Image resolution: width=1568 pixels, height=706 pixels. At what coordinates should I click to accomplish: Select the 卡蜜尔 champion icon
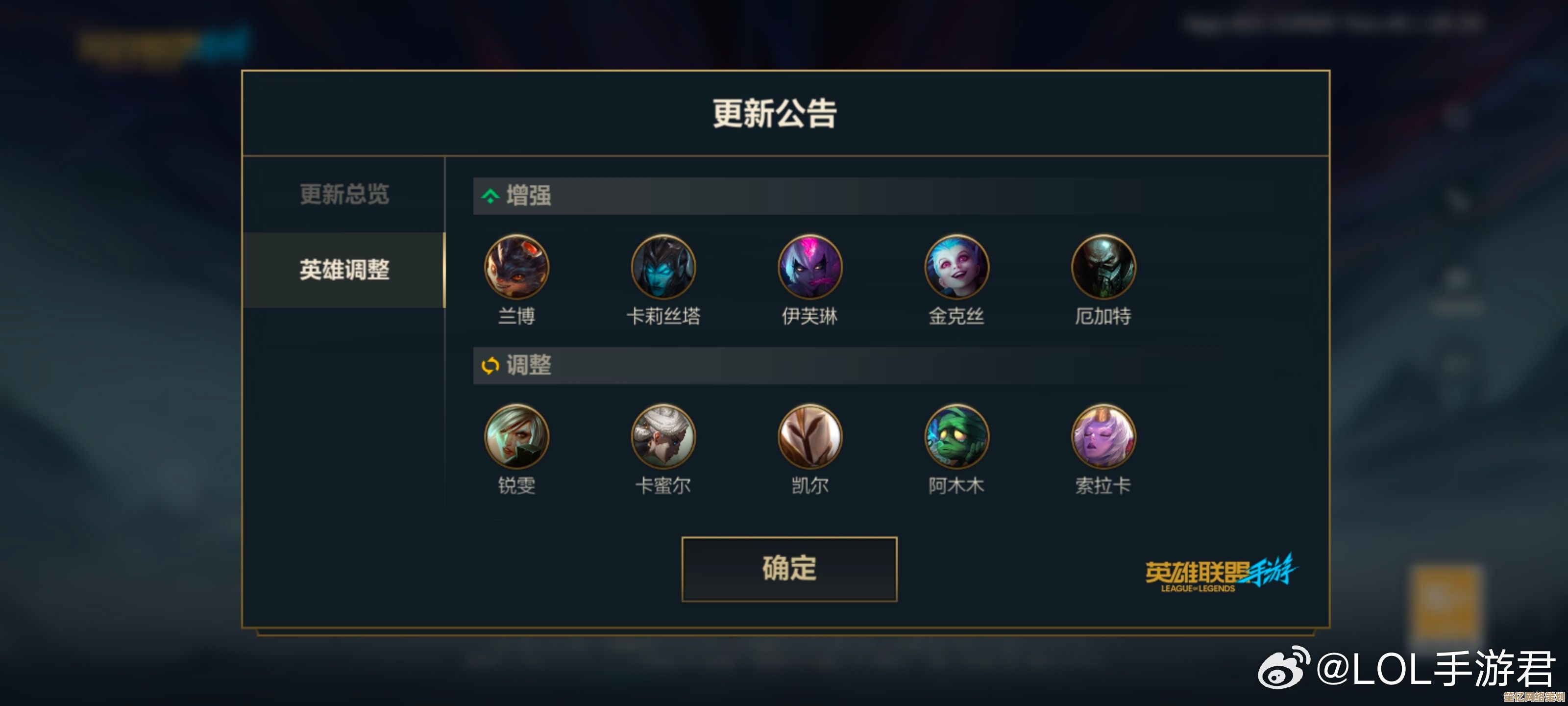coord(663,436)
